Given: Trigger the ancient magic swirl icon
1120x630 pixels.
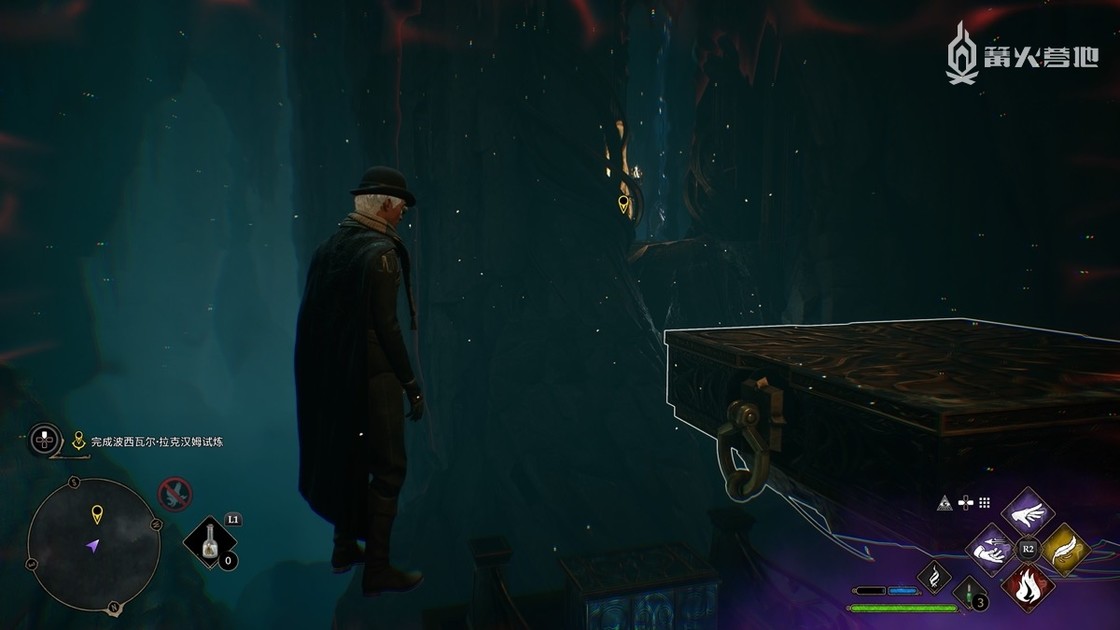Looking at the screenshot, I should [934, 576].
